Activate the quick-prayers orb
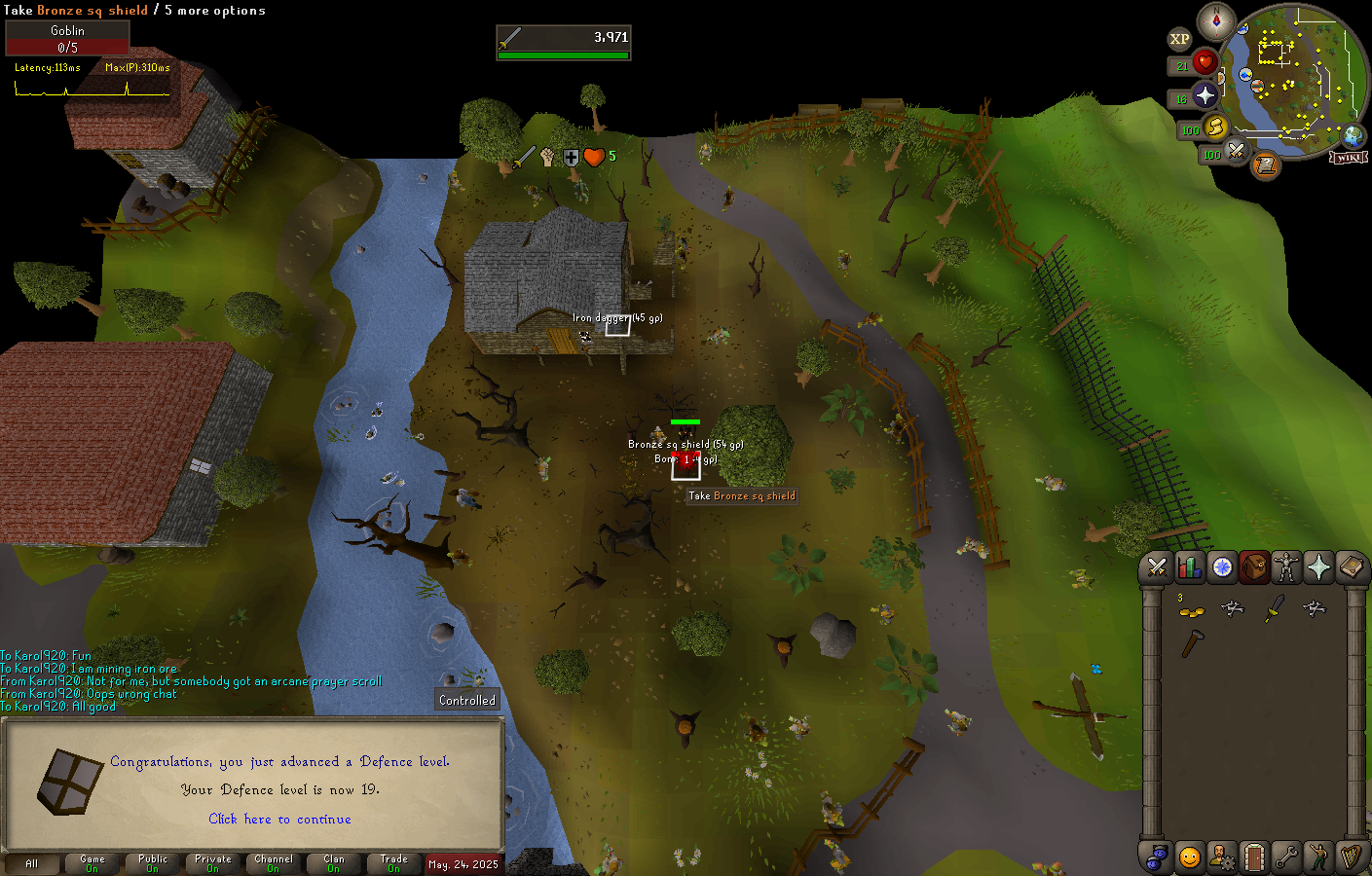Image resolution: width=1372 pixels, height=876 pixels. tap(1205, 95)
